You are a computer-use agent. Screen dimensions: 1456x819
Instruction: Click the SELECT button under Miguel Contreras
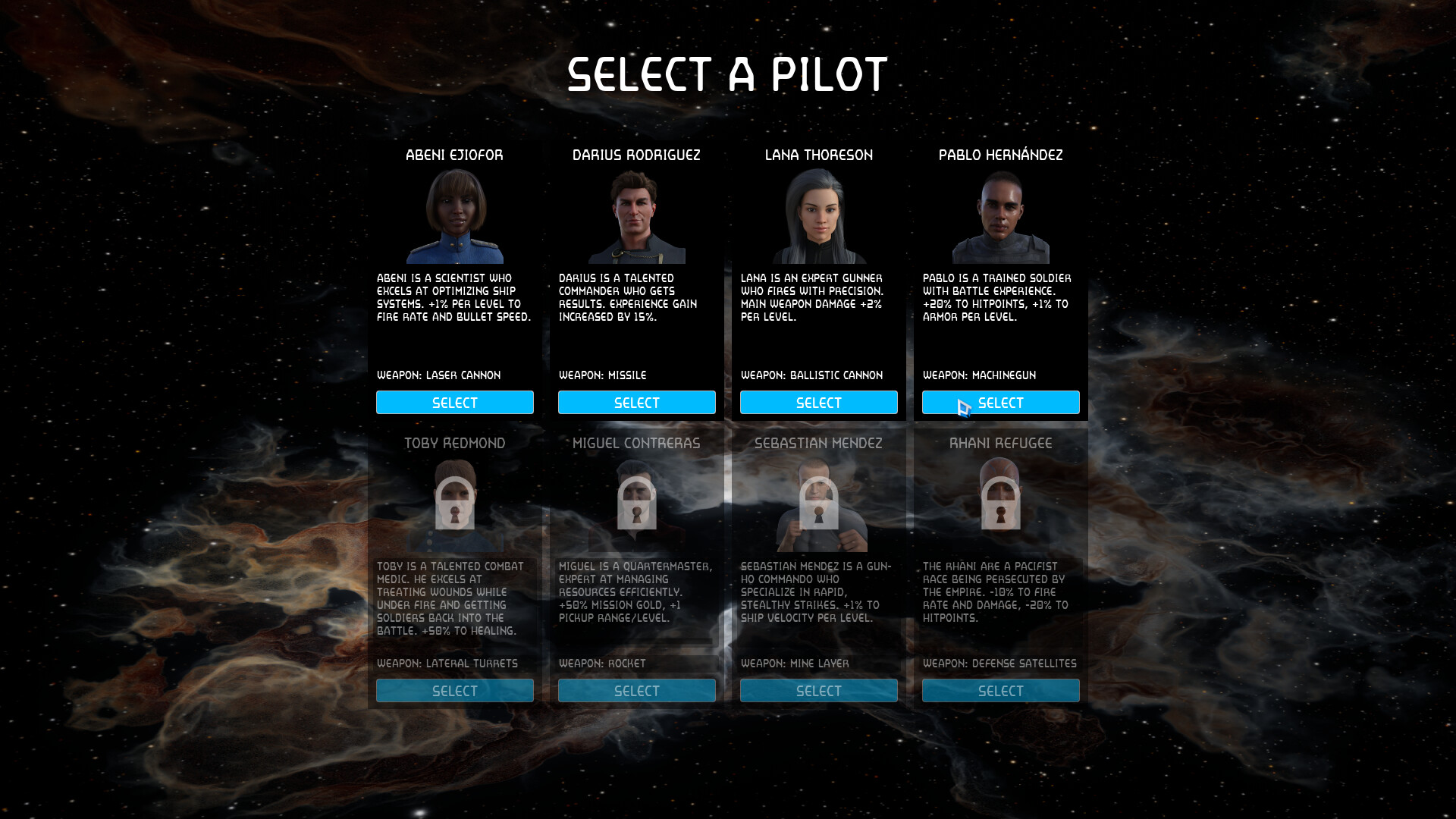click(x=636, y=690)
